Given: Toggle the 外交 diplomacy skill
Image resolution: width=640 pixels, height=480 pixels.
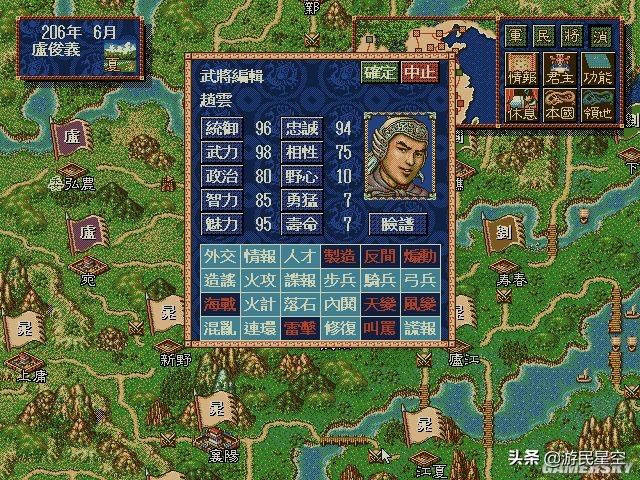Looking at the screenshot, I should click(x=217, y=255).
